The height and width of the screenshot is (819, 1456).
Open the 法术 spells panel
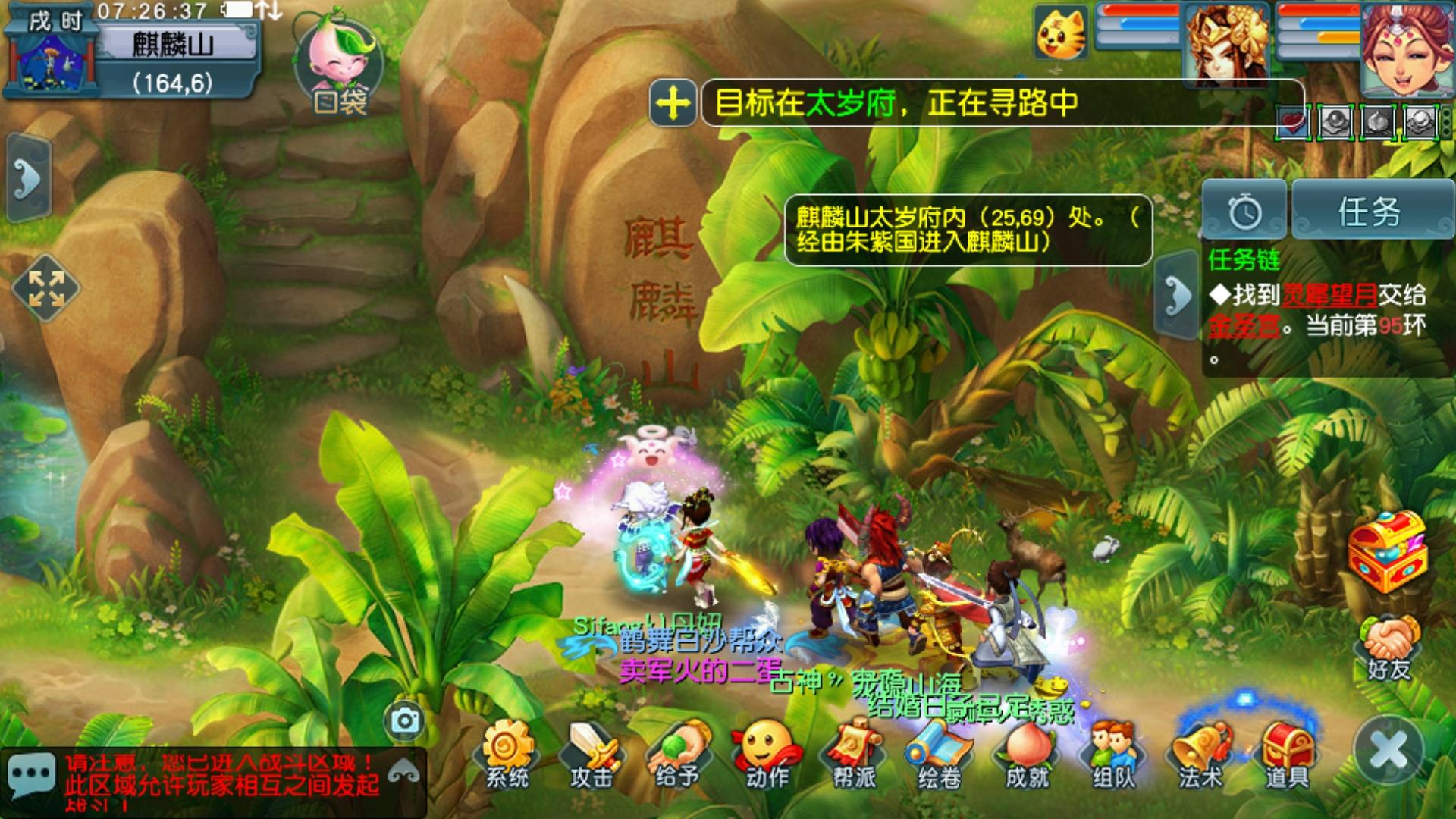tap(1200, 754)
